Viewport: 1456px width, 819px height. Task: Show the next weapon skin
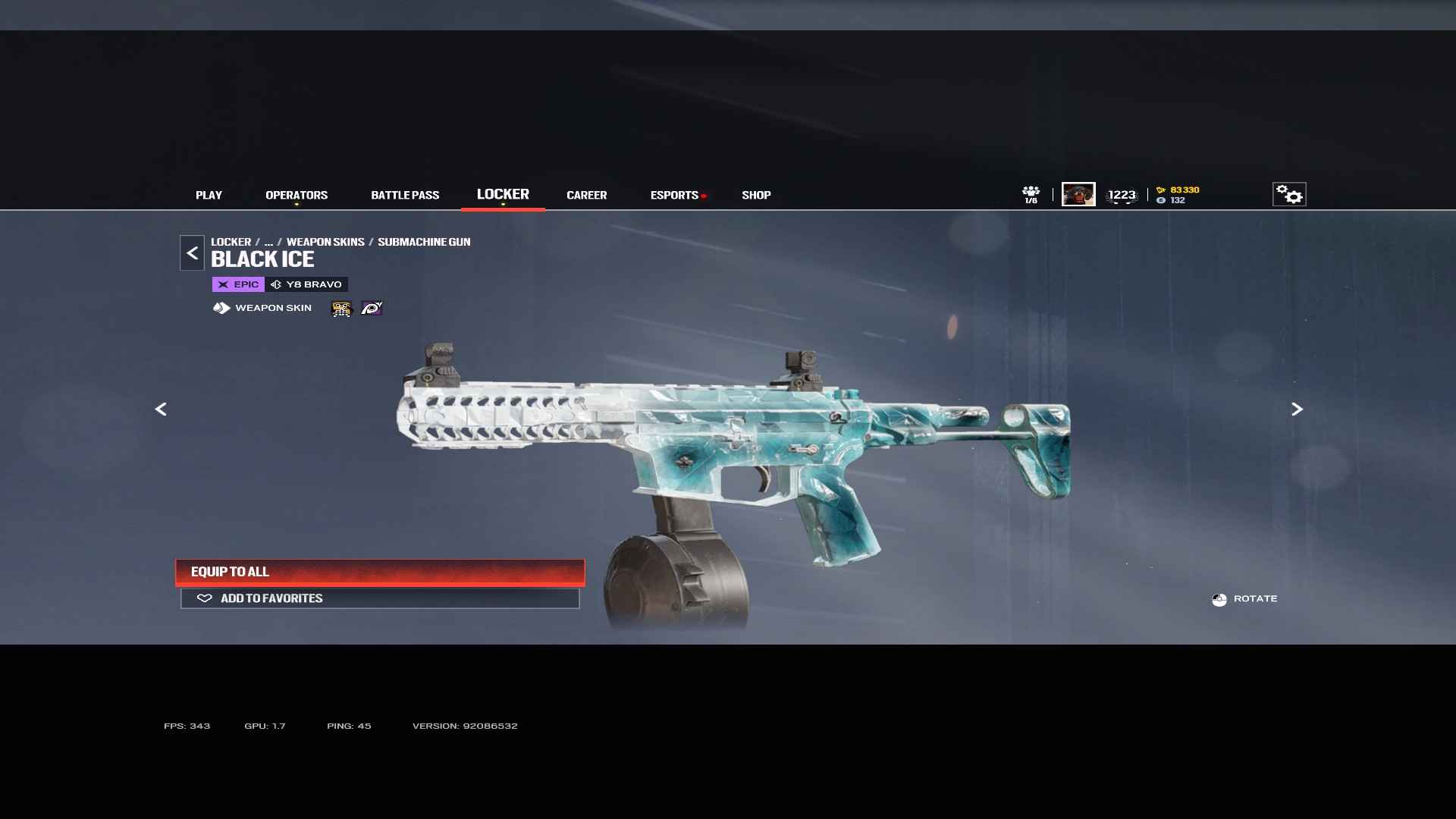(x=1297, y=409)
